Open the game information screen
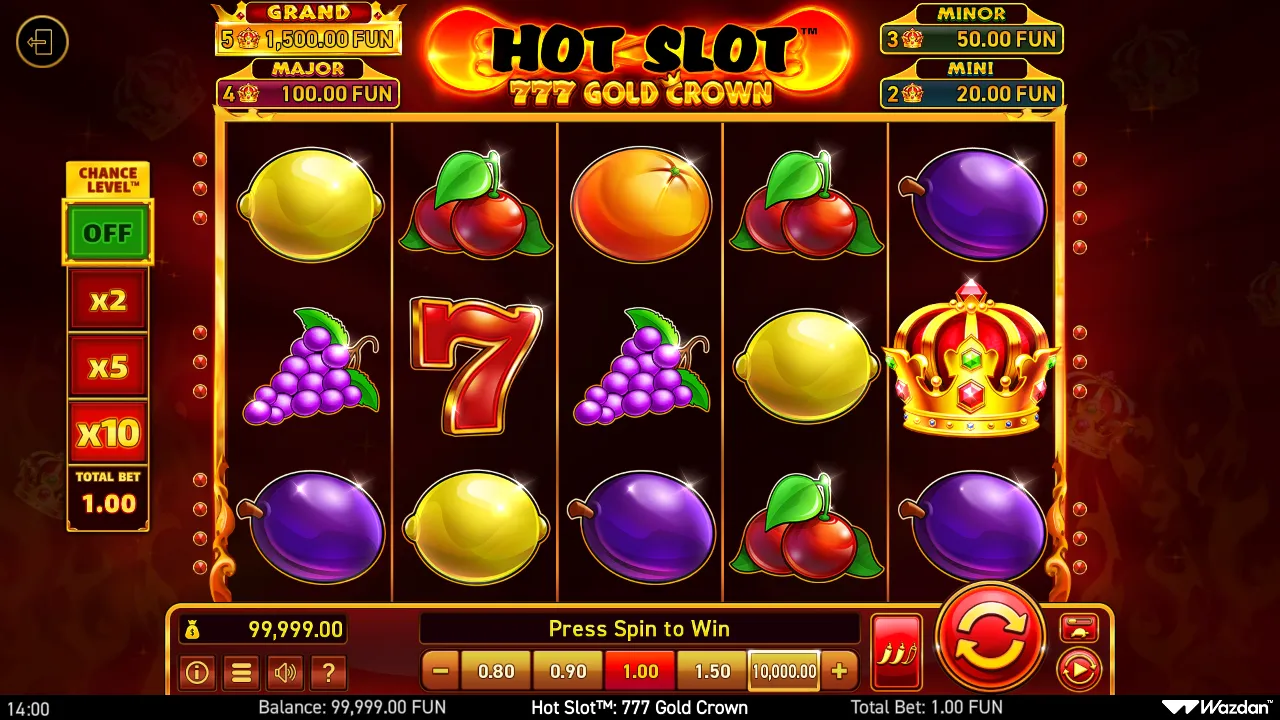 [197, 673]
